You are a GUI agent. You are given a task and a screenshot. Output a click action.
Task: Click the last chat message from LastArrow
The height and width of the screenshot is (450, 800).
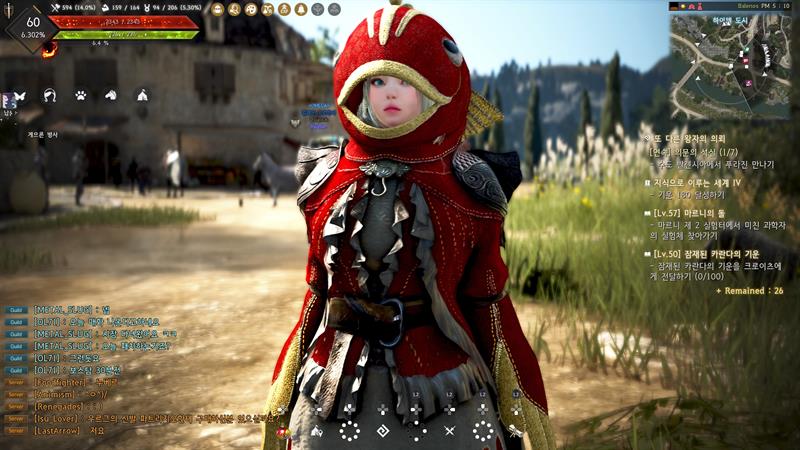(70, 431)
